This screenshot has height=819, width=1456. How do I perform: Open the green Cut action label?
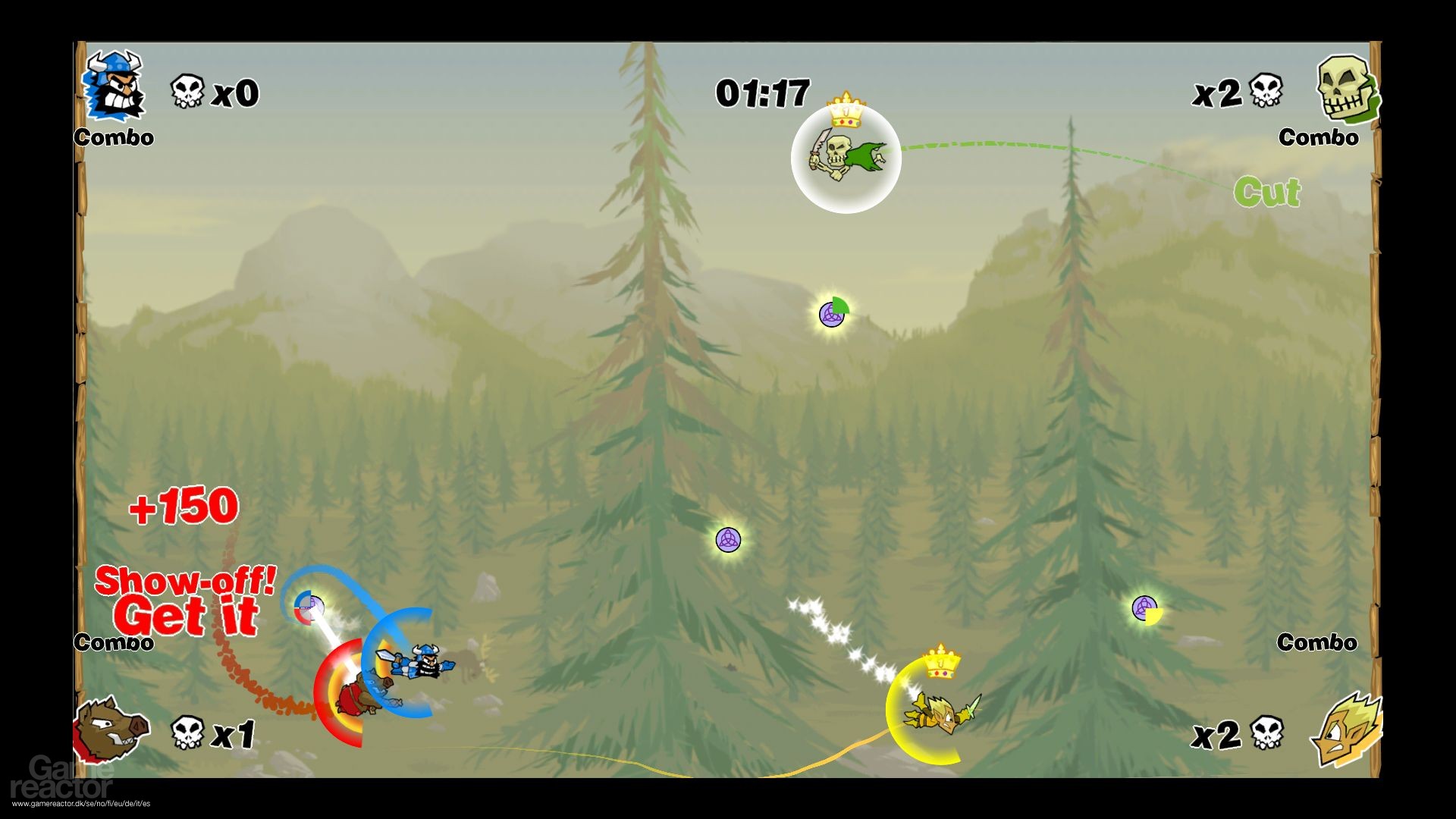coord(1266,192)
